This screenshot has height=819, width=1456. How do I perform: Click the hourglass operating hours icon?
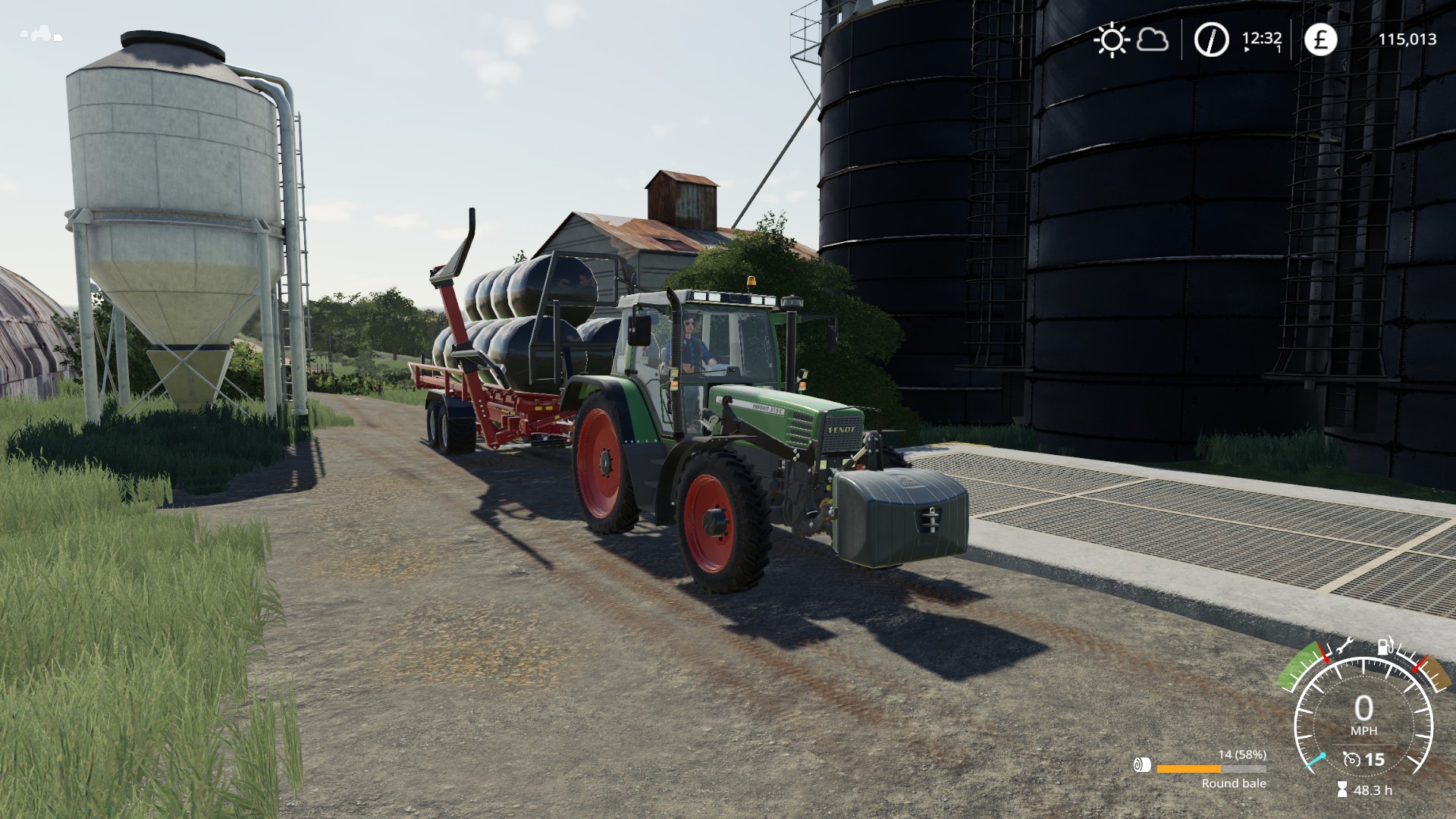coord(1342,789)
